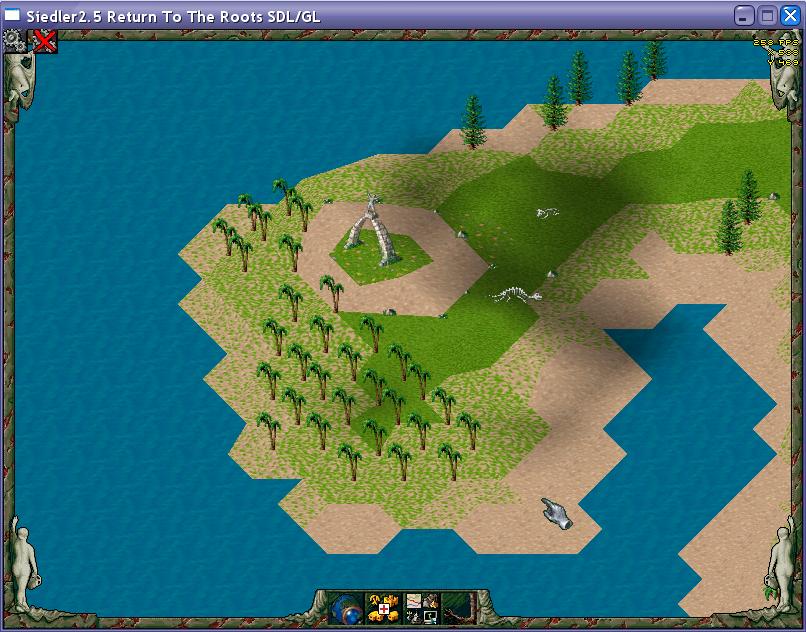The image size is (806, 632).
Task: Minimize the game window
Action: click(744, 15)
